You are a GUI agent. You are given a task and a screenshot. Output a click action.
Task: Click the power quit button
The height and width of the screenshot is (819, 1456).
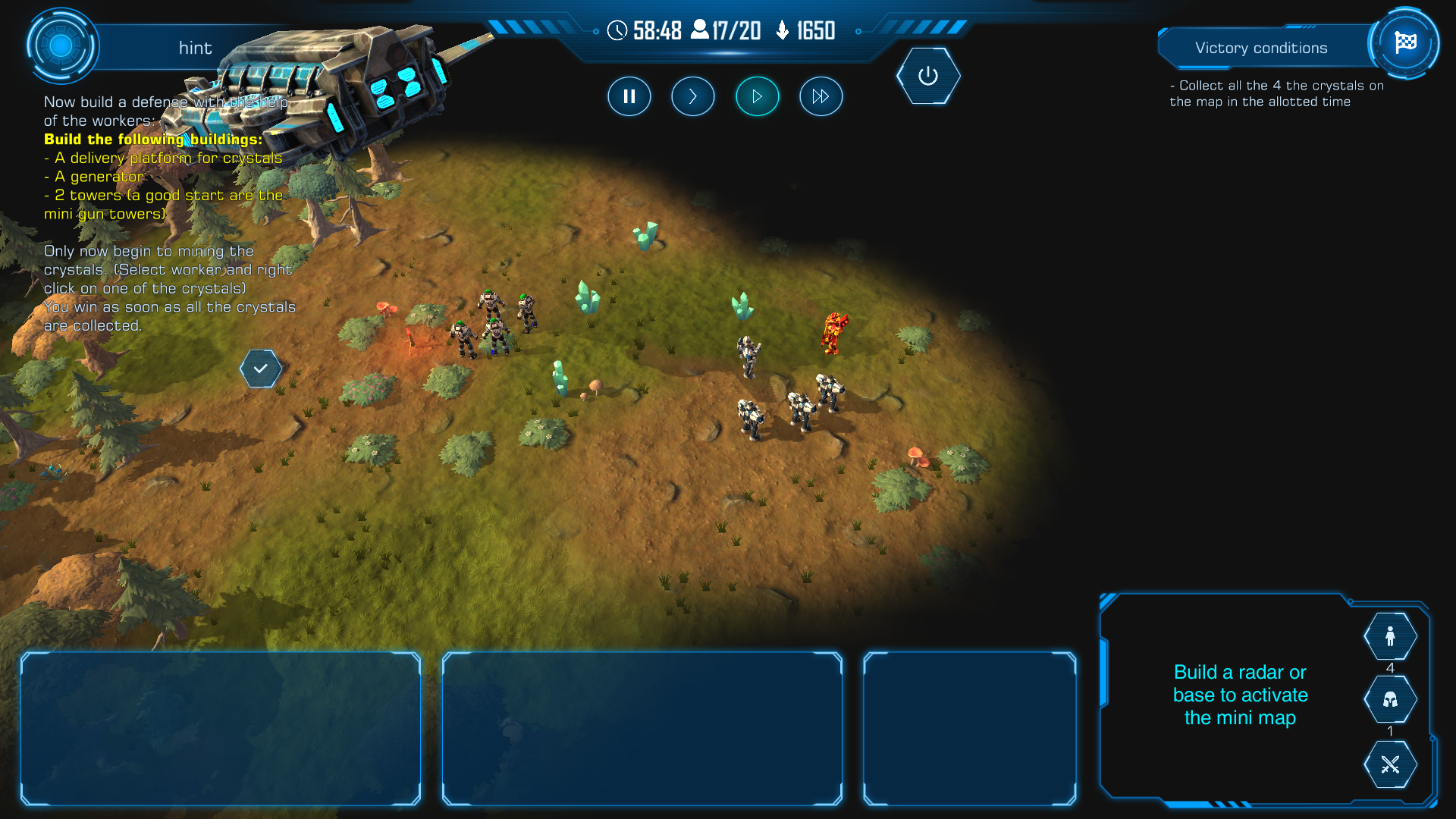pos(928,76)
